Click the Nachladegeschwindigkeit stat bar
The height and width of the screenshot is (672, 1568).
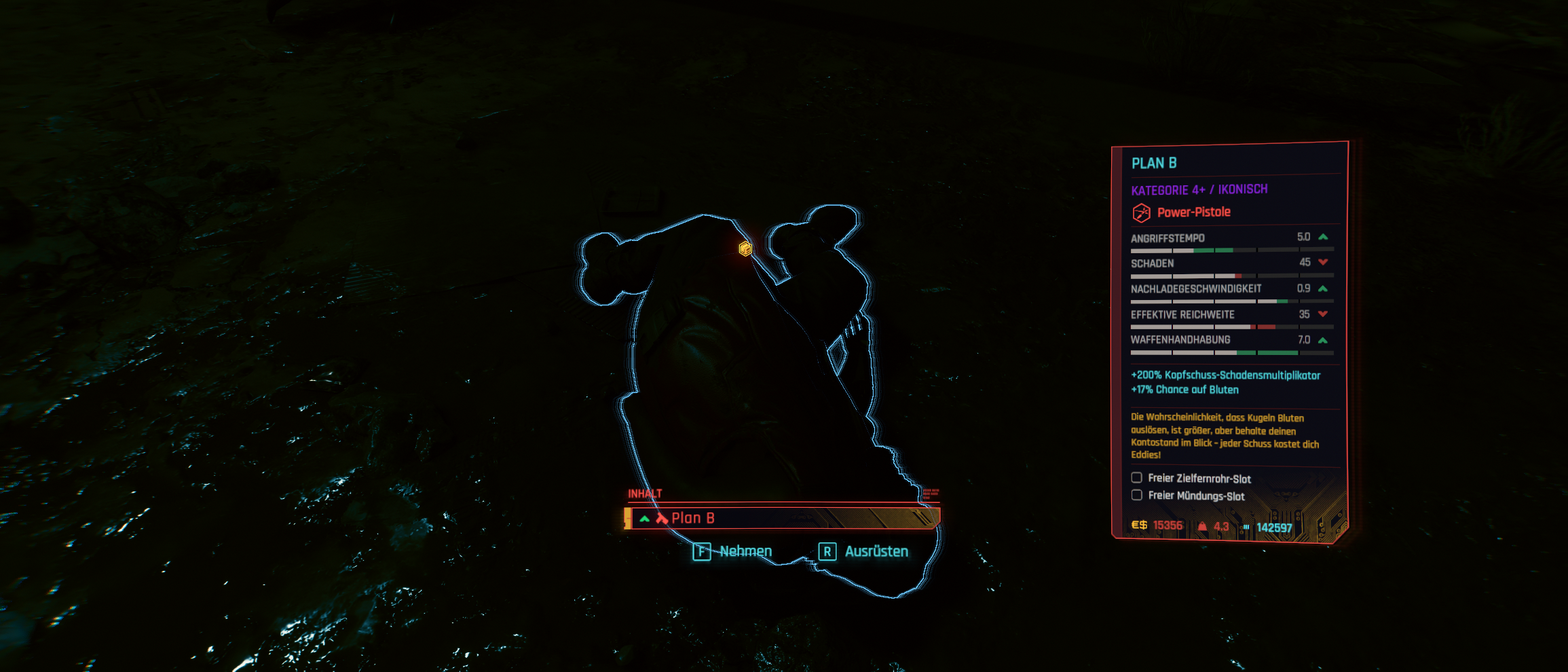[1229, 301]
